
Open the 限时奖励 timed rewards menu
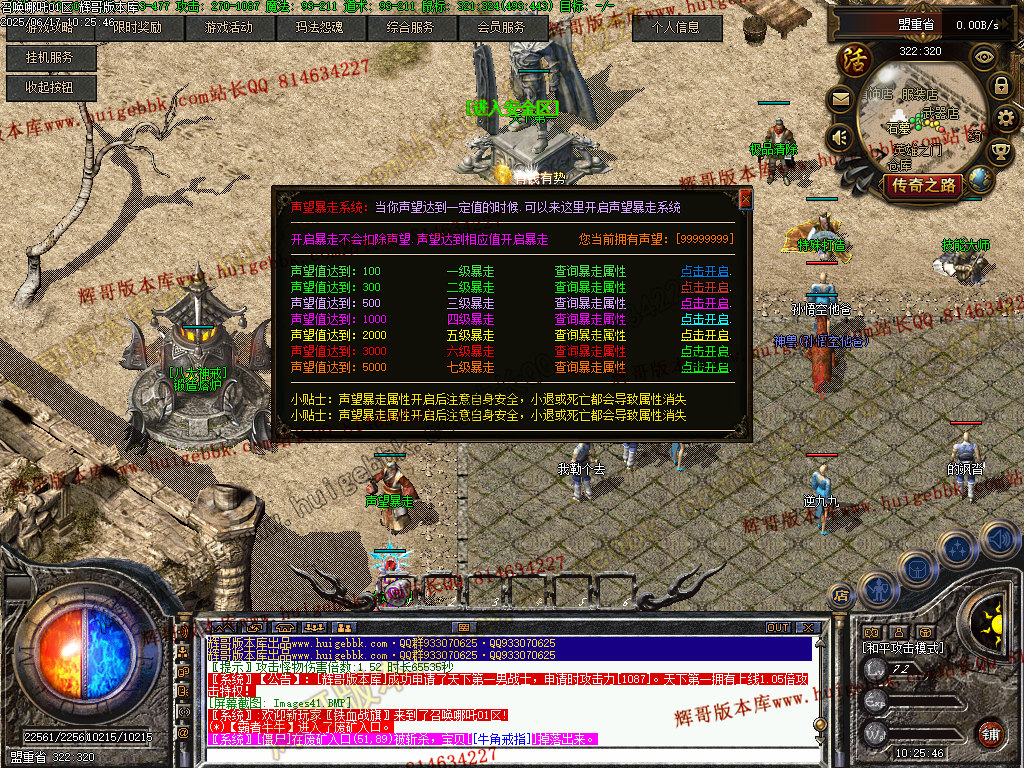[x=138, y=28]
